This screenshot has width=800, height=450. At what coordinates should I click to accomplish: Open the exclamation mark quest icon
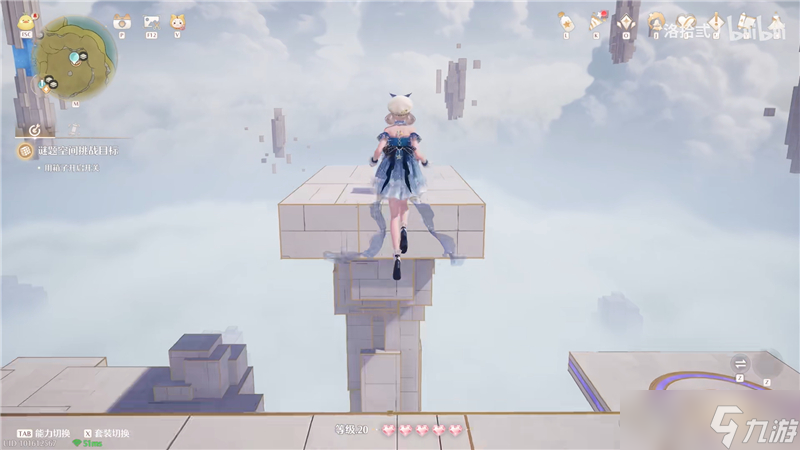click(x=713, y=20)
